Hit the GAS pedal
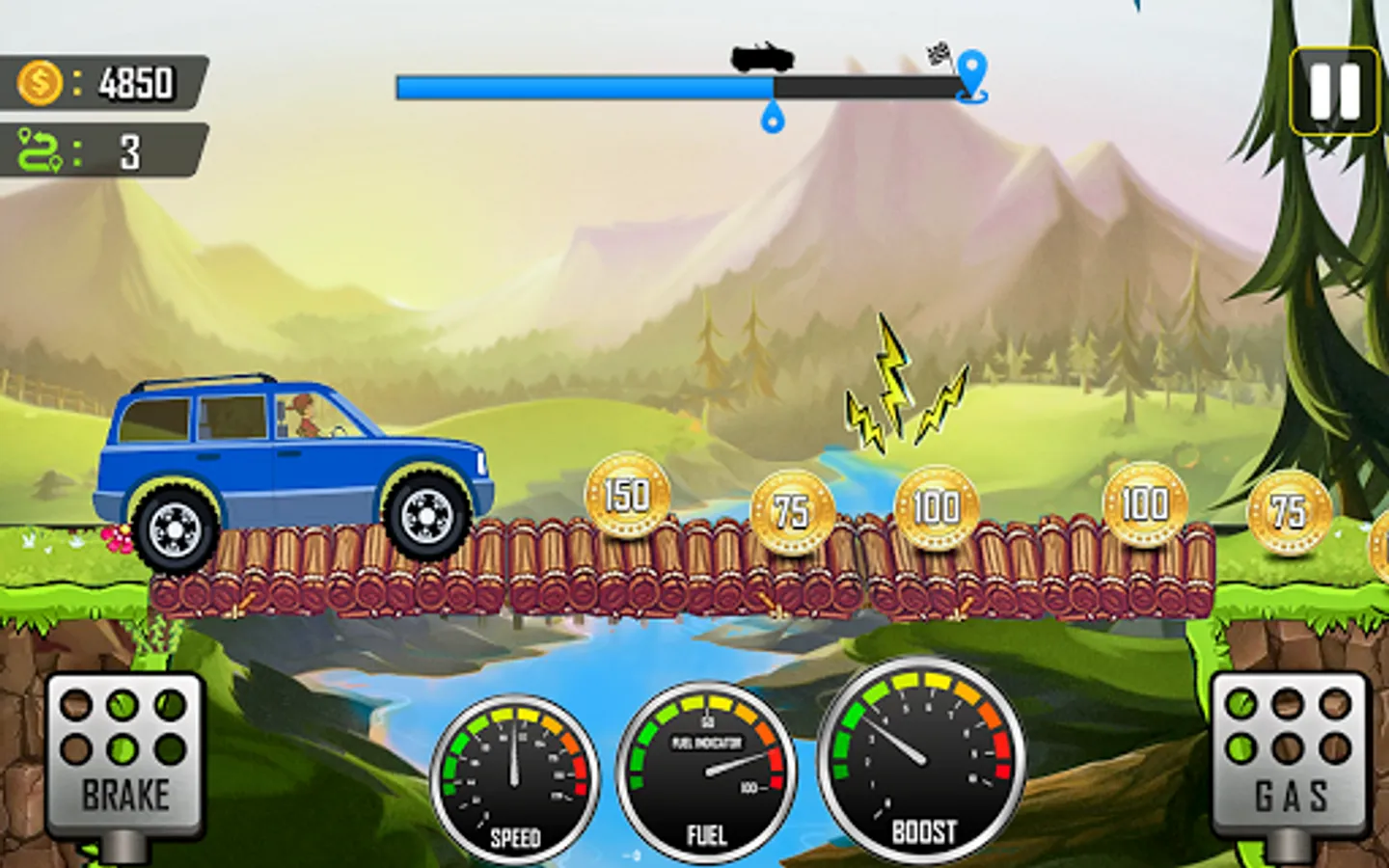This screenshot has height=868, width=1389. point(1290,756)
